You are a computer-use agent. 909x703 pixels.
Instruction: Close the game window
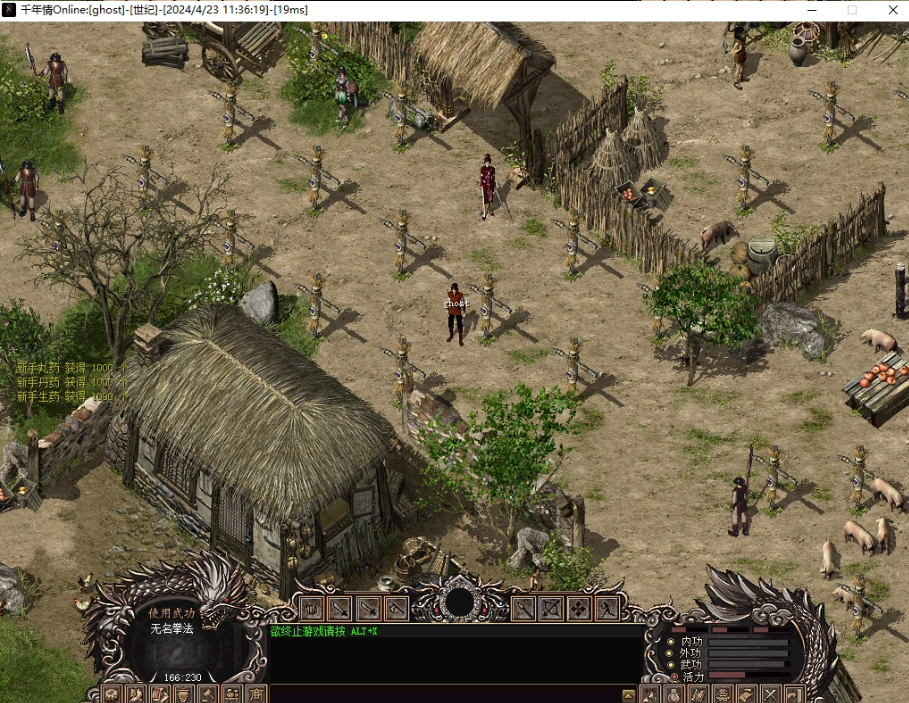(x=892, y=10)
